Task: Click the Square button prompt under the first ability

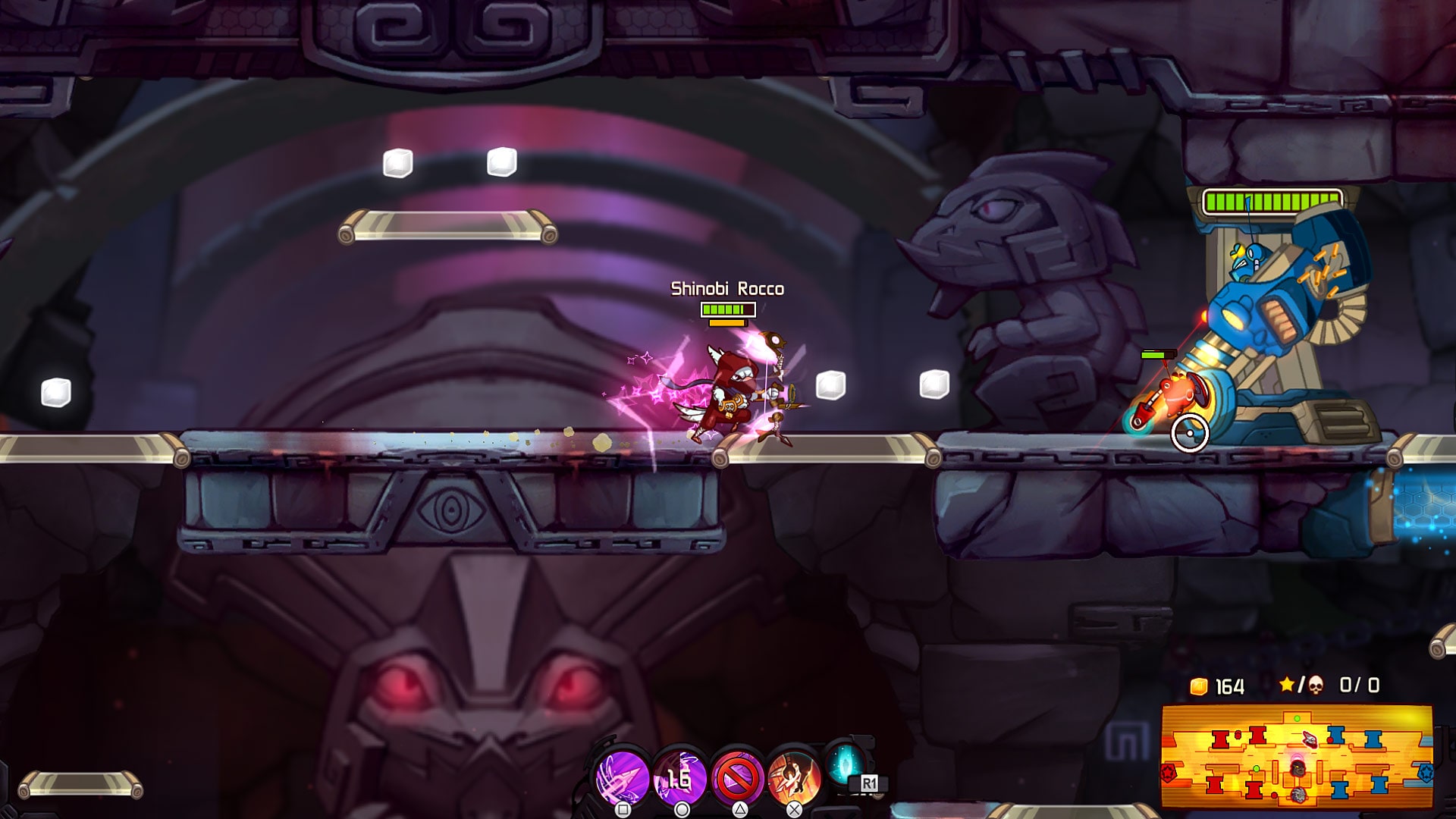Action: tap(623, 810)
